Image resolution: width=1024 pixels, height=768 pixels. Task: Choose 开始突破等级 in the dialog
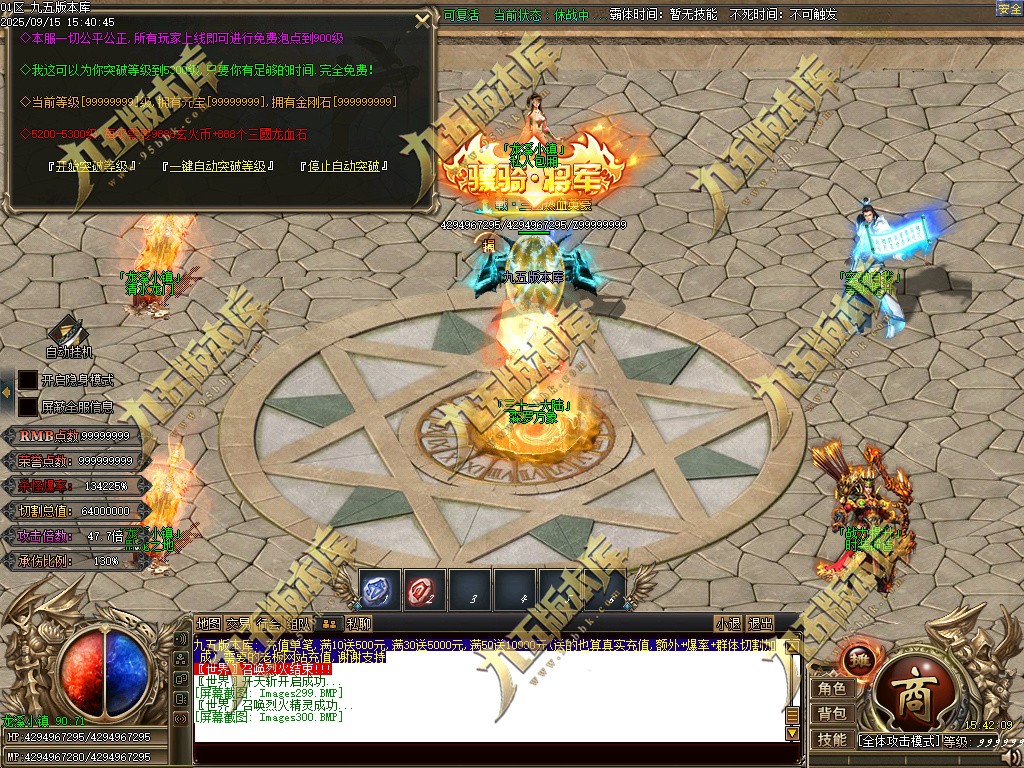tap(90, 166)
